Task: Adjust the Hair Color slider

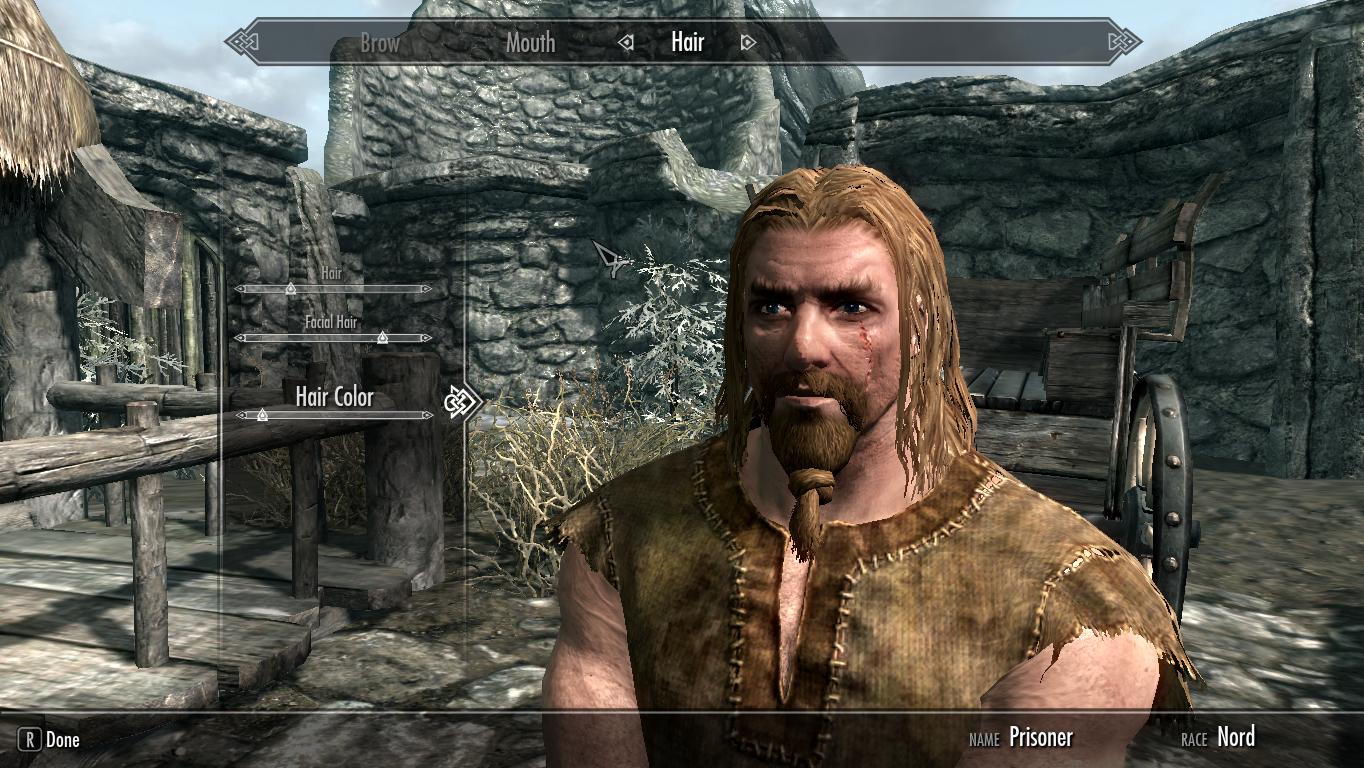Action: pyautogui.click(x=262, y=415)
